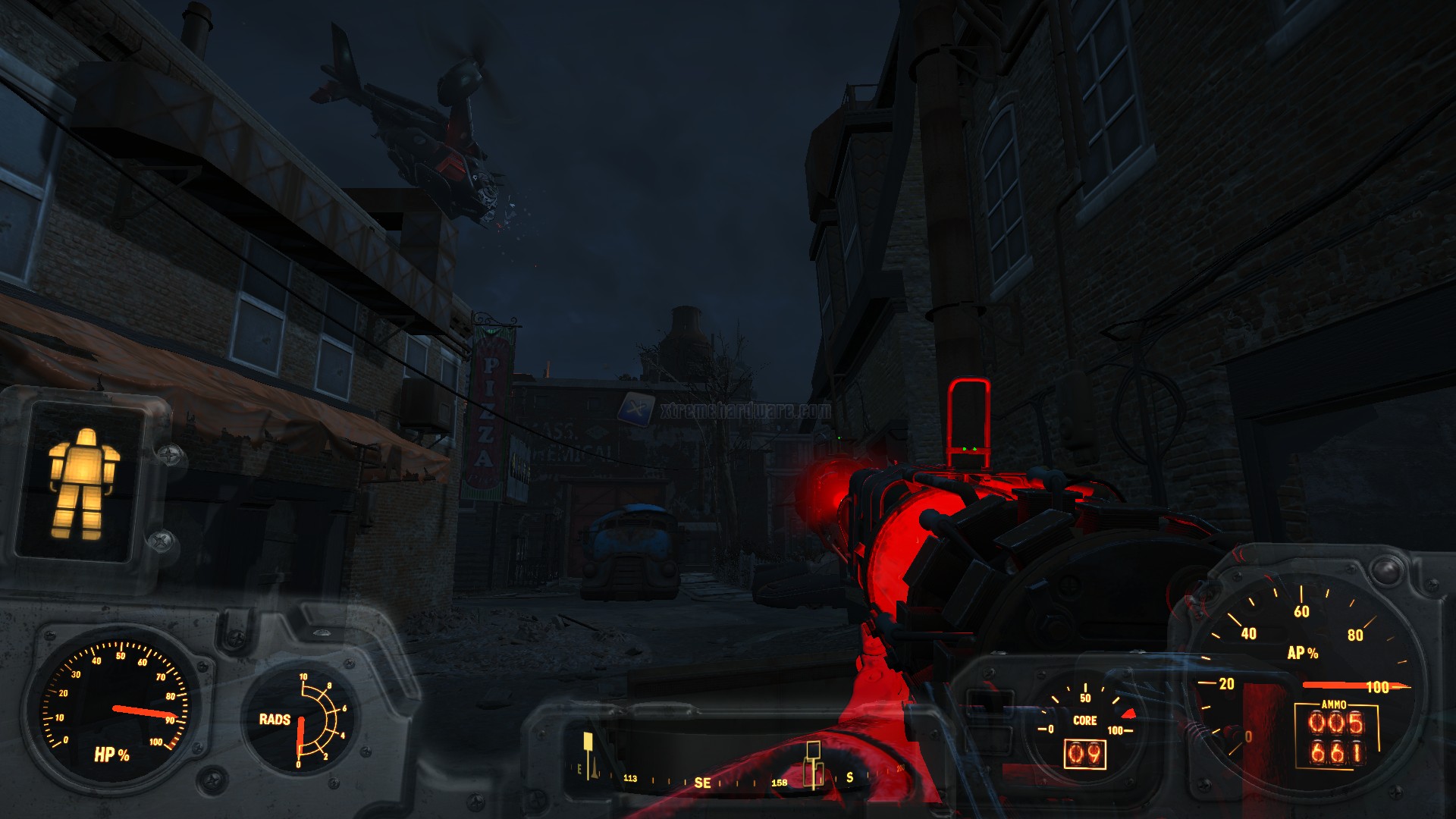Click the hollow square marker on the compass
The width and height of the screenshot is (1456, 819).
tap(813, 751)
